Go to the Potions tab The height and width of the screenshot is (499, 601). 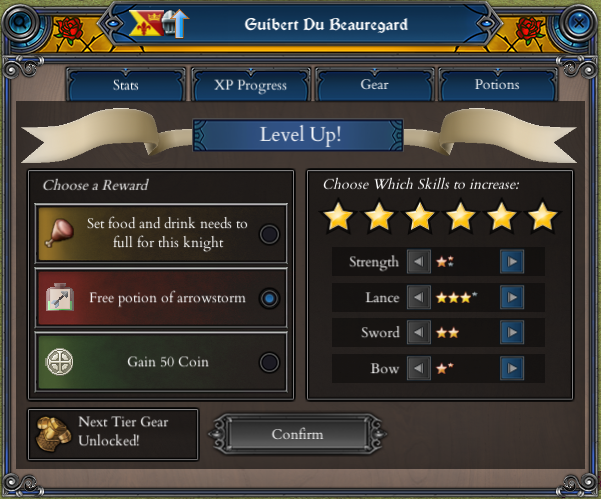(x=497, y=85)
